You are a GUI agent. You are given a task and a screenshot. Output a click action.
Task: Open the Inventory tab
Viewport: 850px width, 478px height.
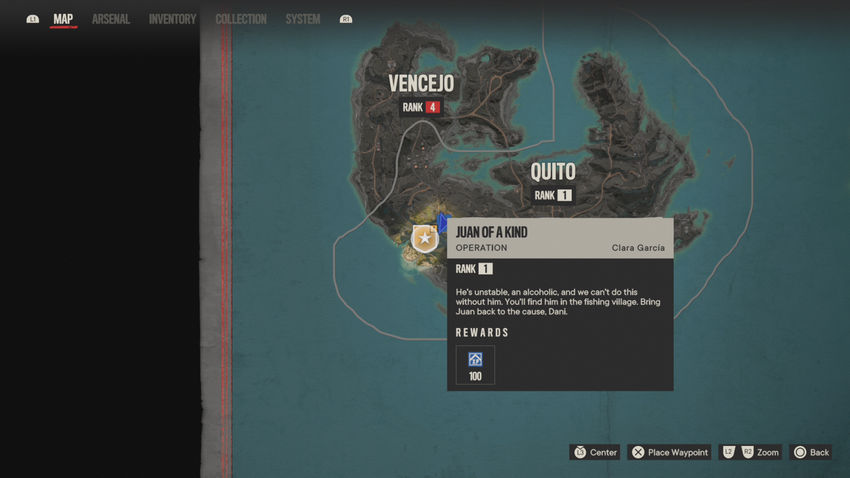[172, 19]
